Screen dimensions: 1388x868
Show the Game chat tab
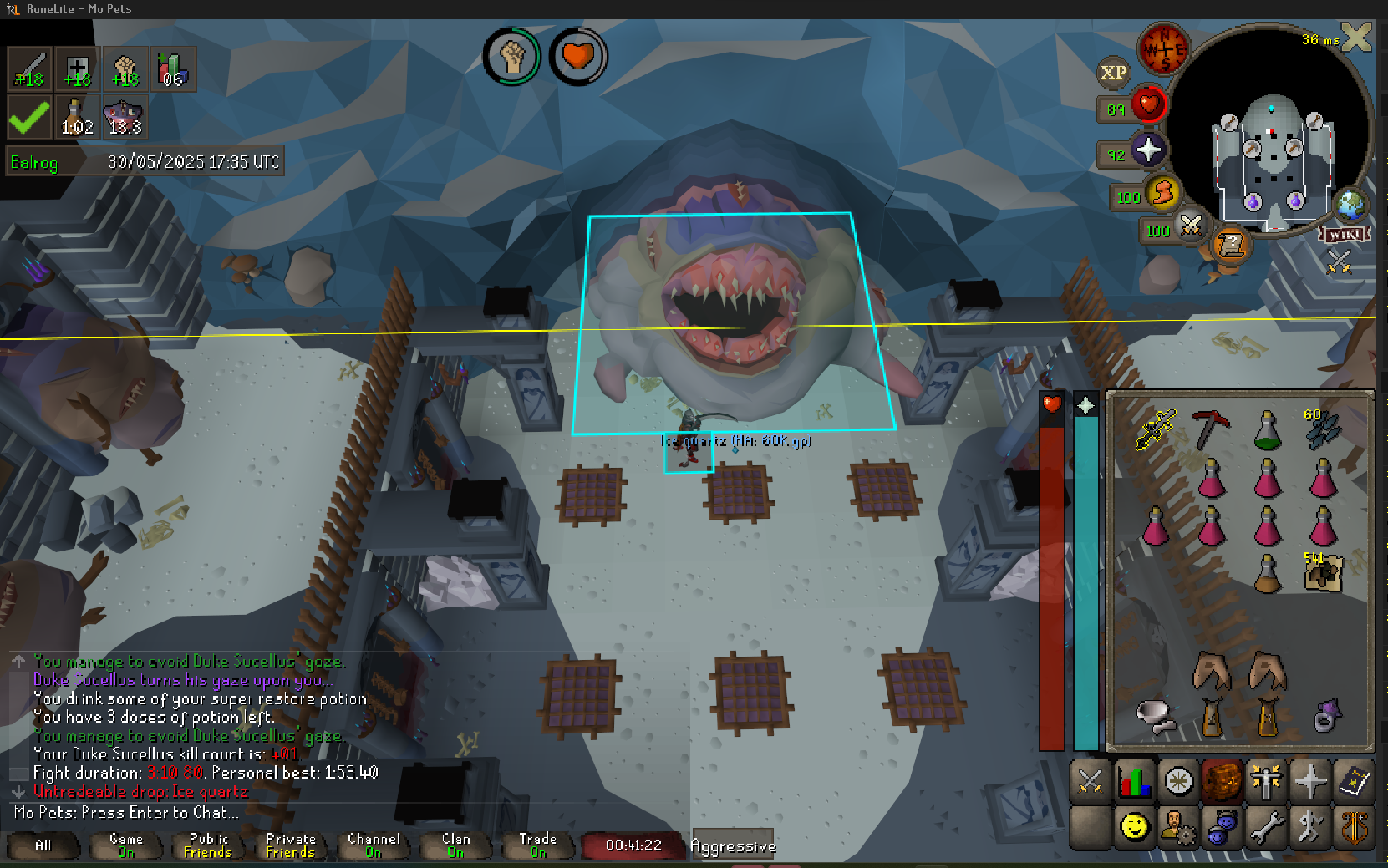click(125, 845)
